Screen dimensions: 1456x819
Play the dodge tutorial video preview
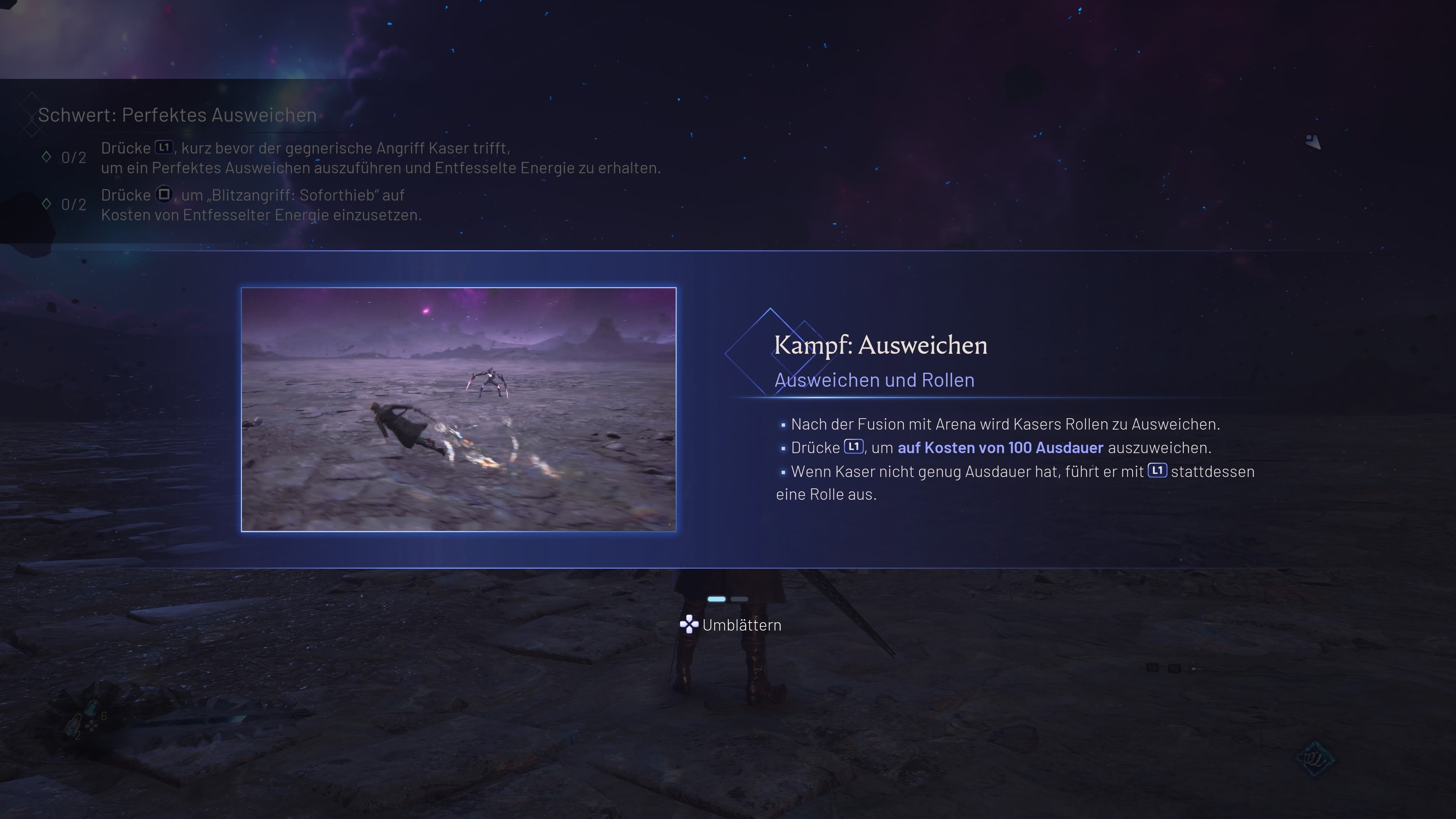pos(458,409)
